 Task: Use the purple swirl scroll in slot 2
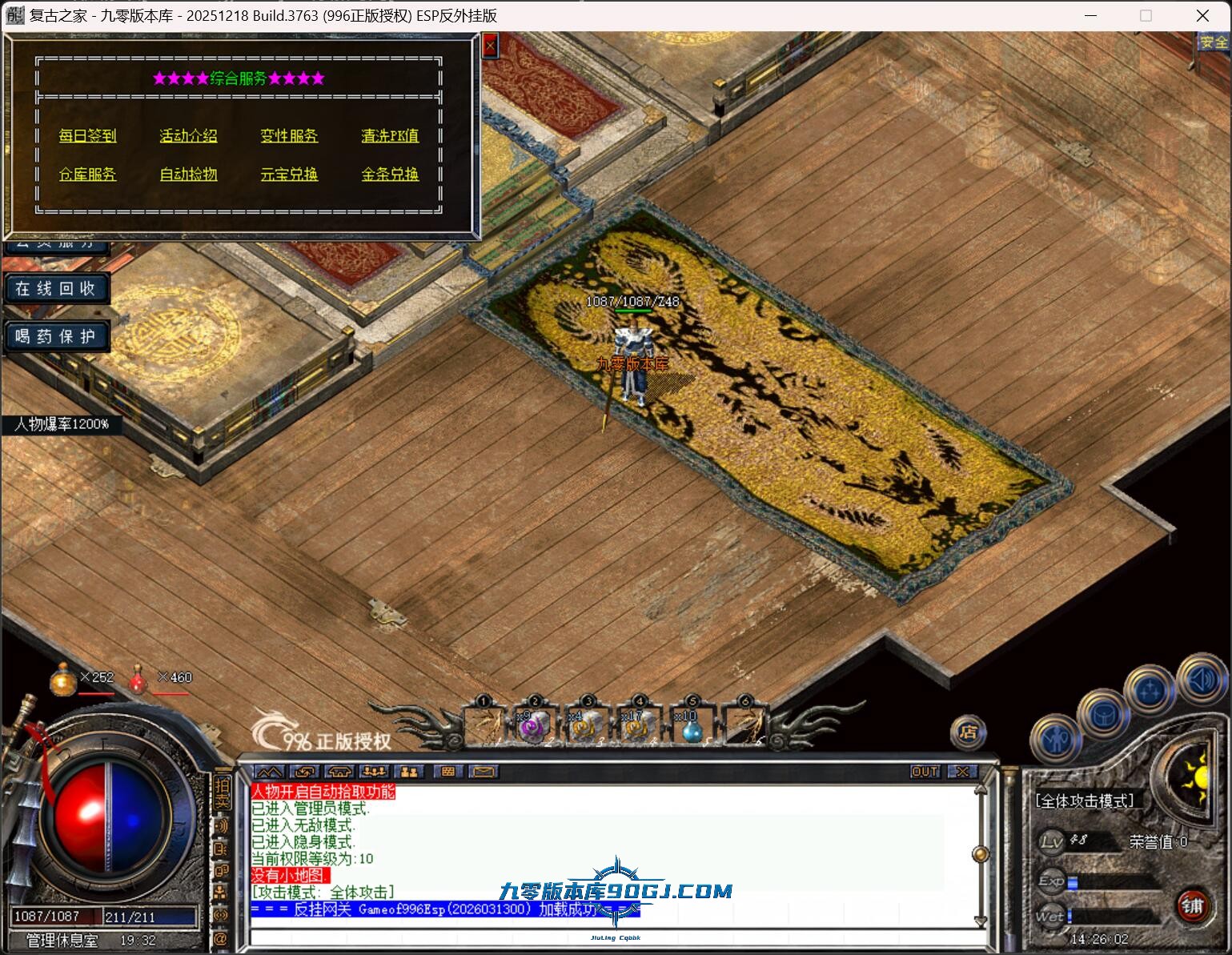(534, 727)
